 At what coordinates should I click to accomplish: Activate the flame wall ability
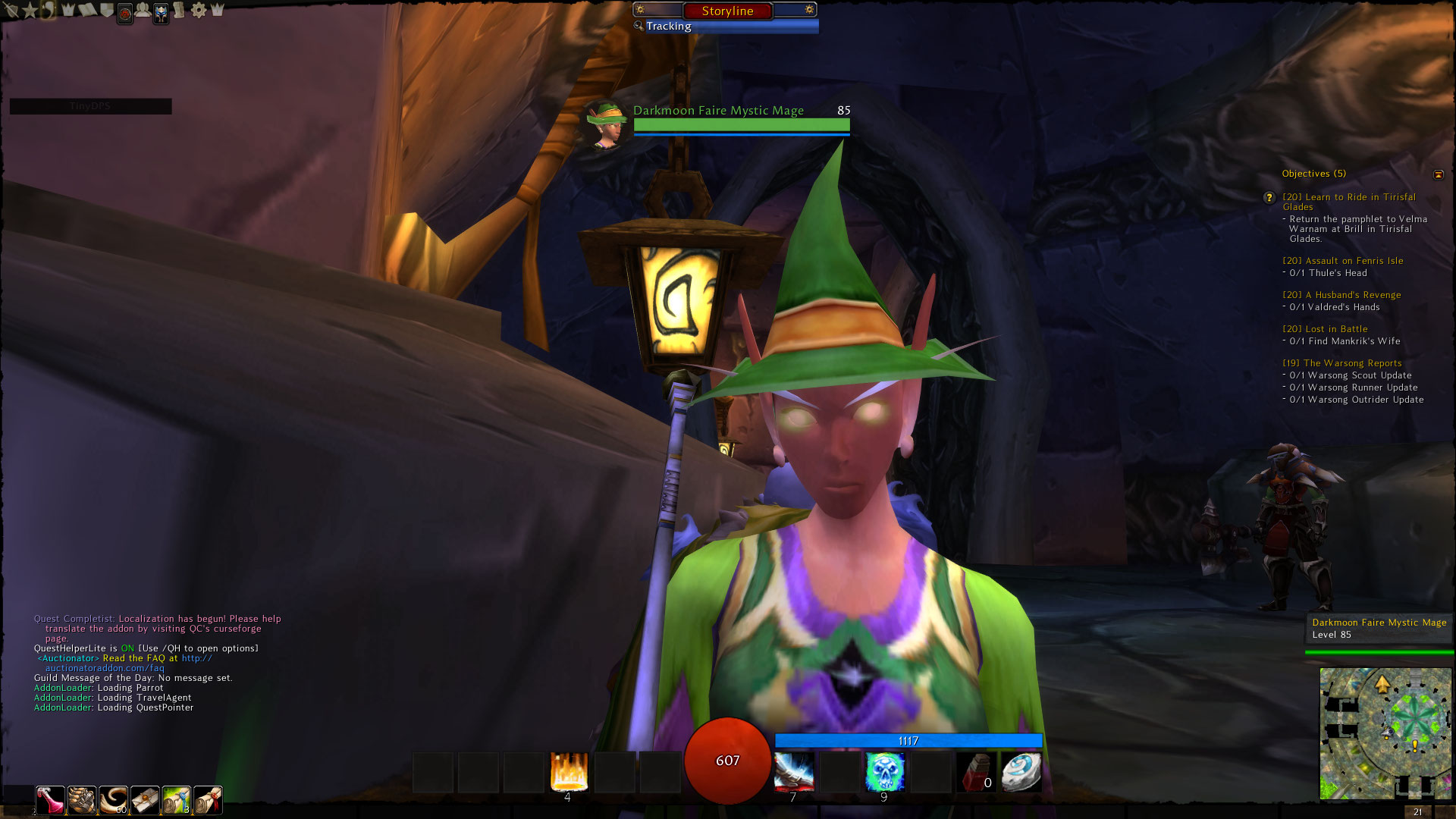(x=569, y=772)
